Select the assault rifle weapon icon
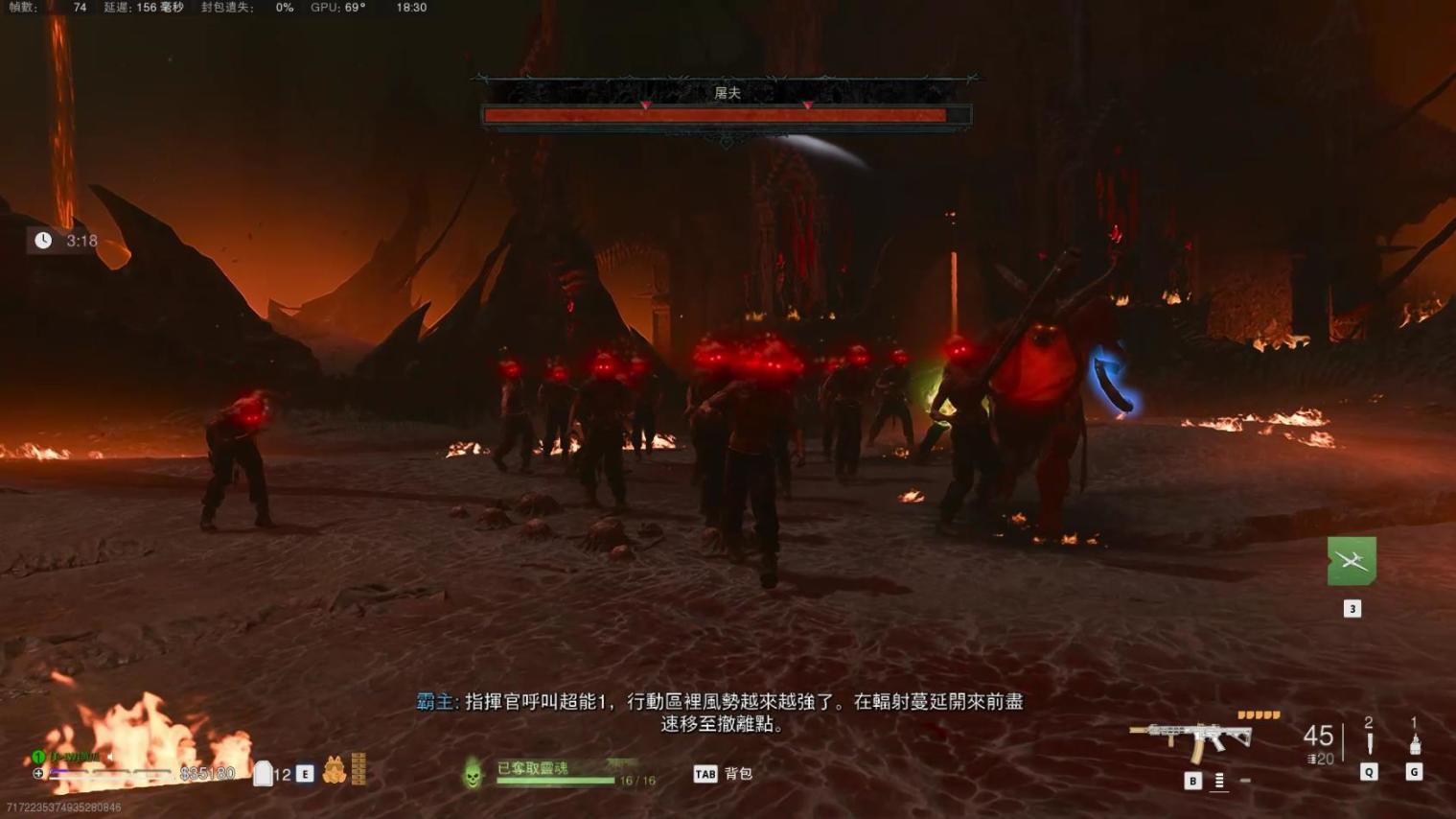The height and width of the screenshot is (819, 1456). tap(1191, 738)
